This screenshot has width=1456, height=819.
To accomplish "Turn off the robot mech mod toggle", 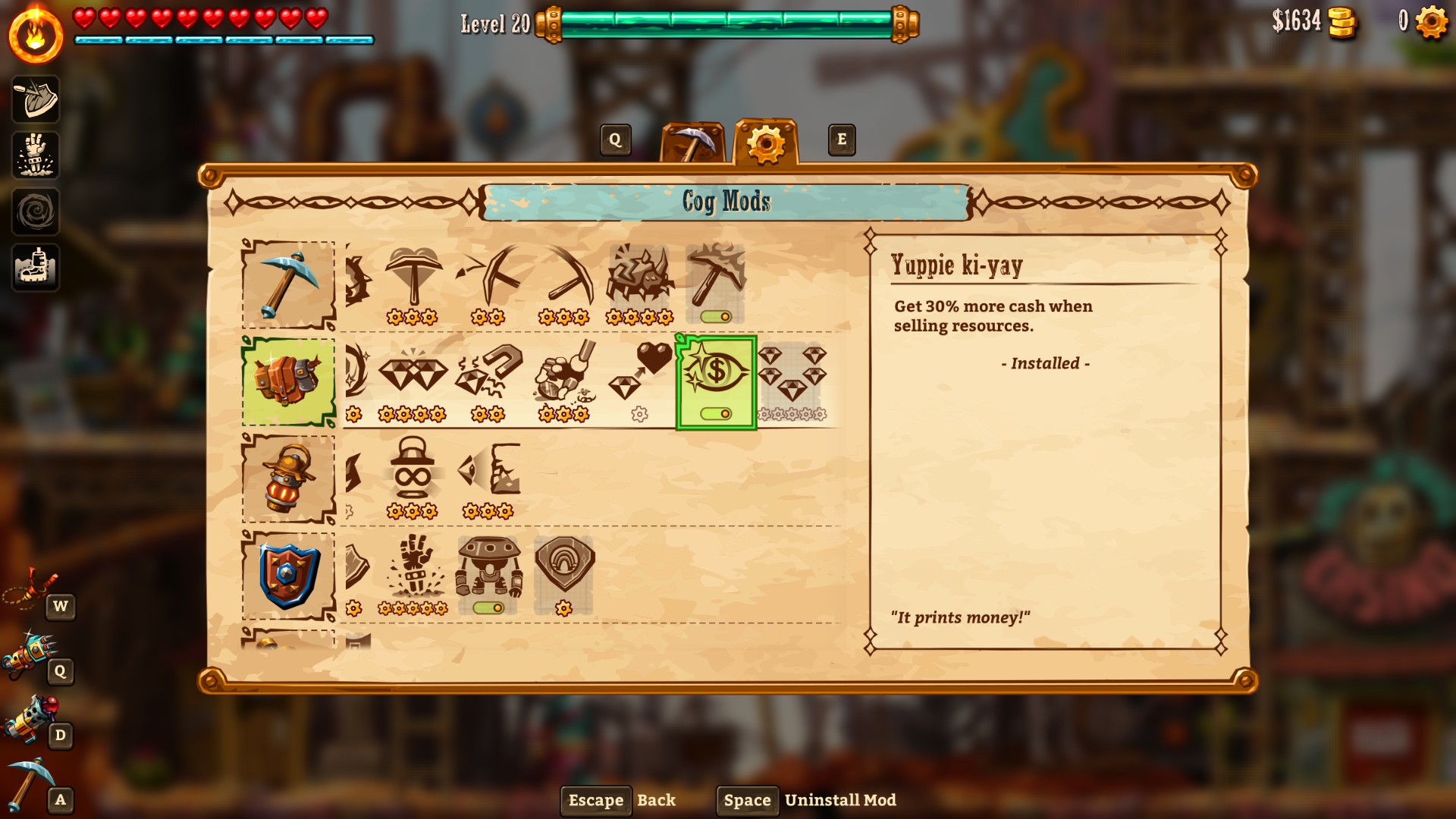I will pyautogui.click(x=488, y=607).
